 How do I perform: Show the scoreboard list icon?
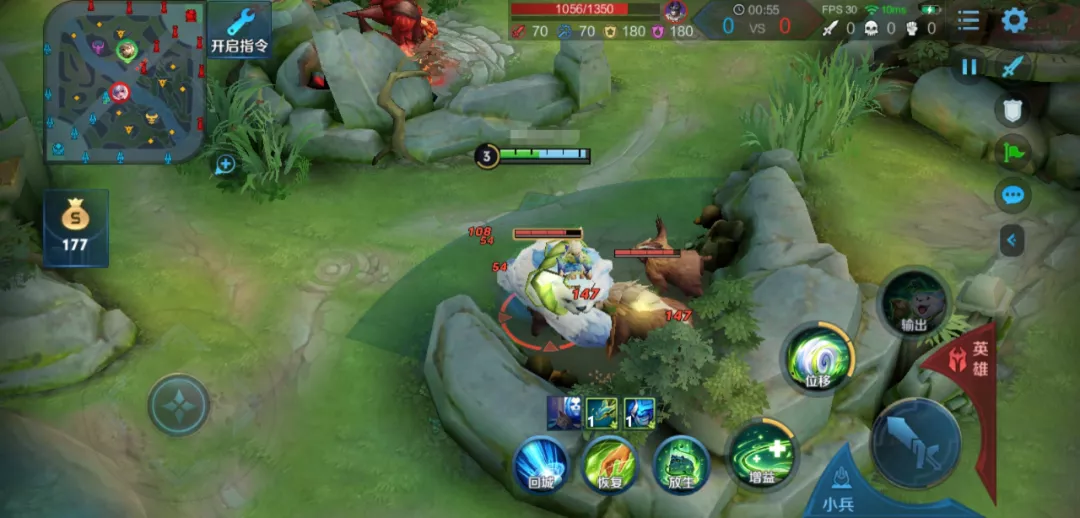pyautogui.click(x=968, y=20)
